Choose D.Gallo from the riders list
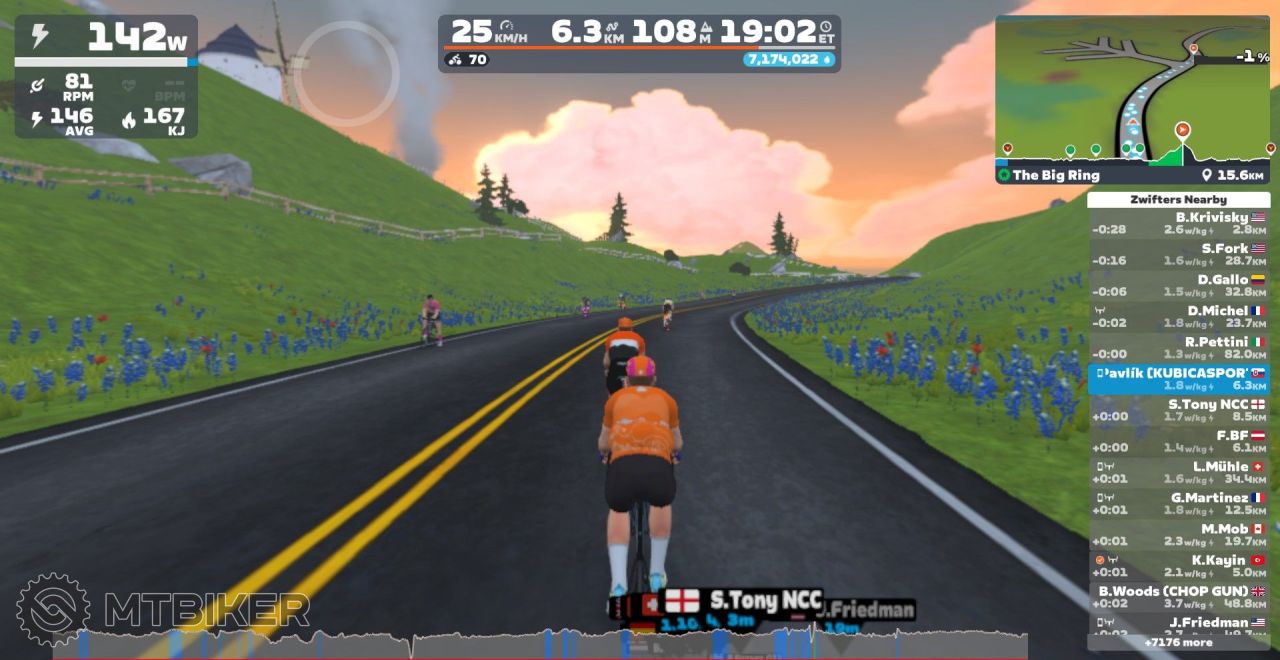Image resolution: width=1280 pixels, height=660 pixels. (x=1178, y=285)
